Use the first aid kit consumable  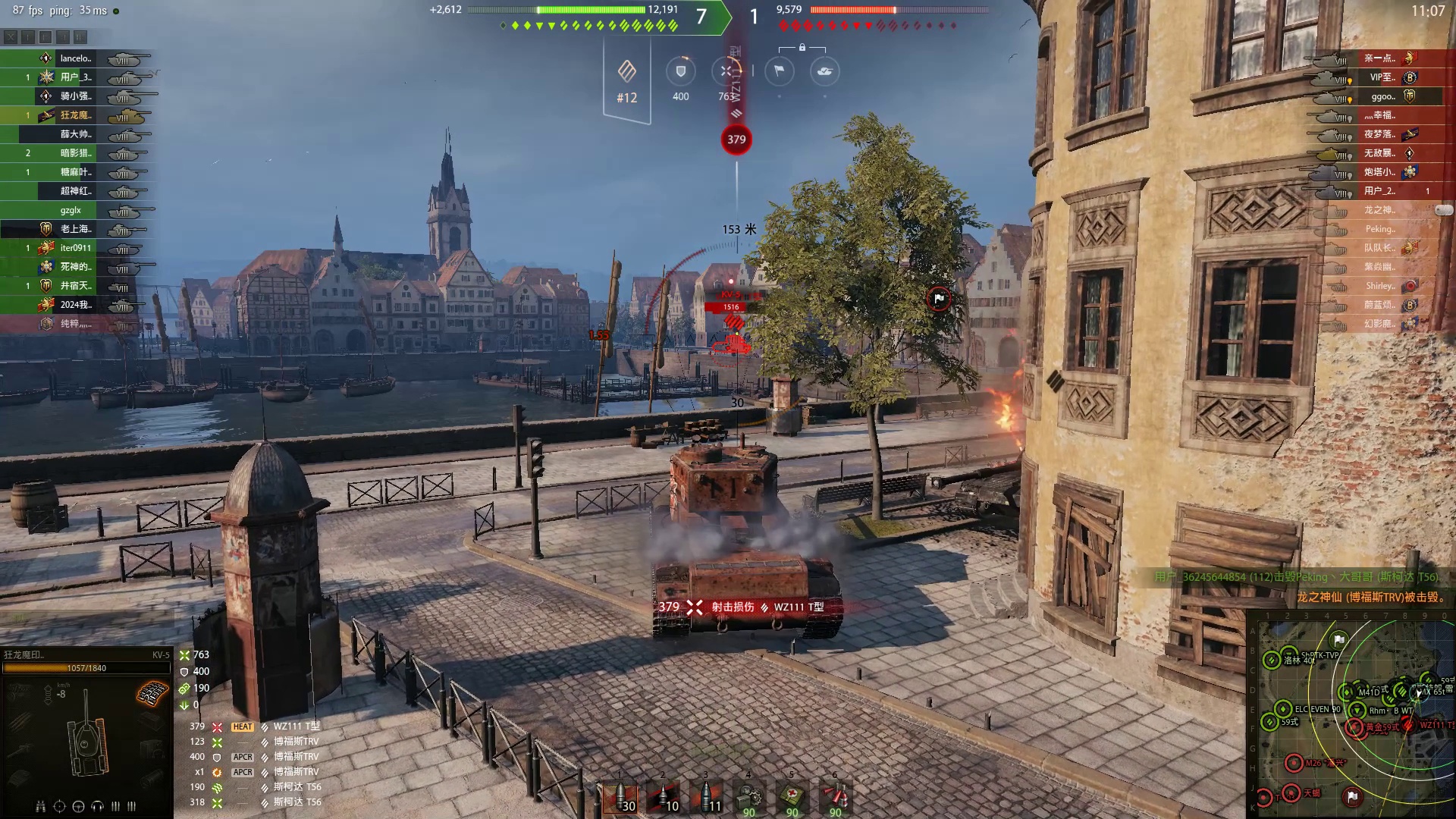(x=792, y=799)
